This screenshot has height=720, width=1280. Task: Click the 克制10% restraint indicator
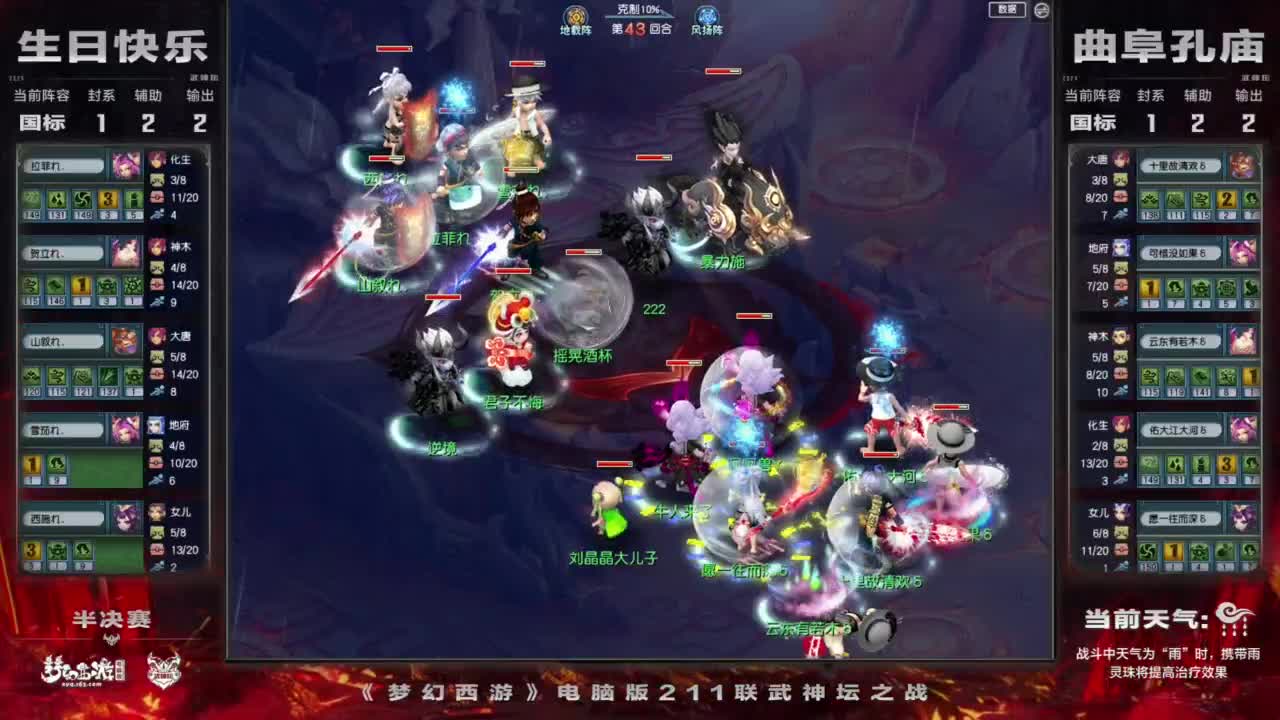coord(639,11)
